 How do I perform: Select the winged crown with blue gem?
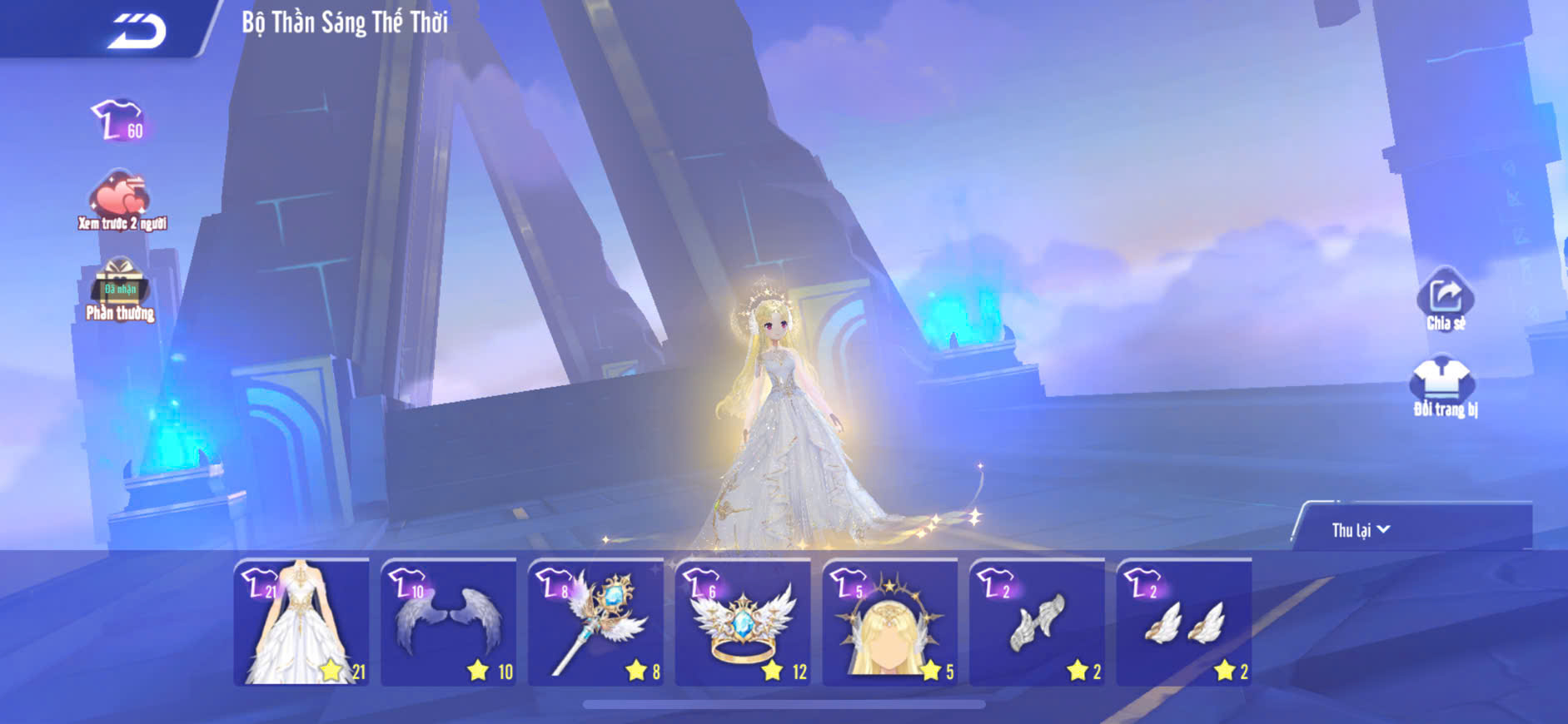[743, 622]
